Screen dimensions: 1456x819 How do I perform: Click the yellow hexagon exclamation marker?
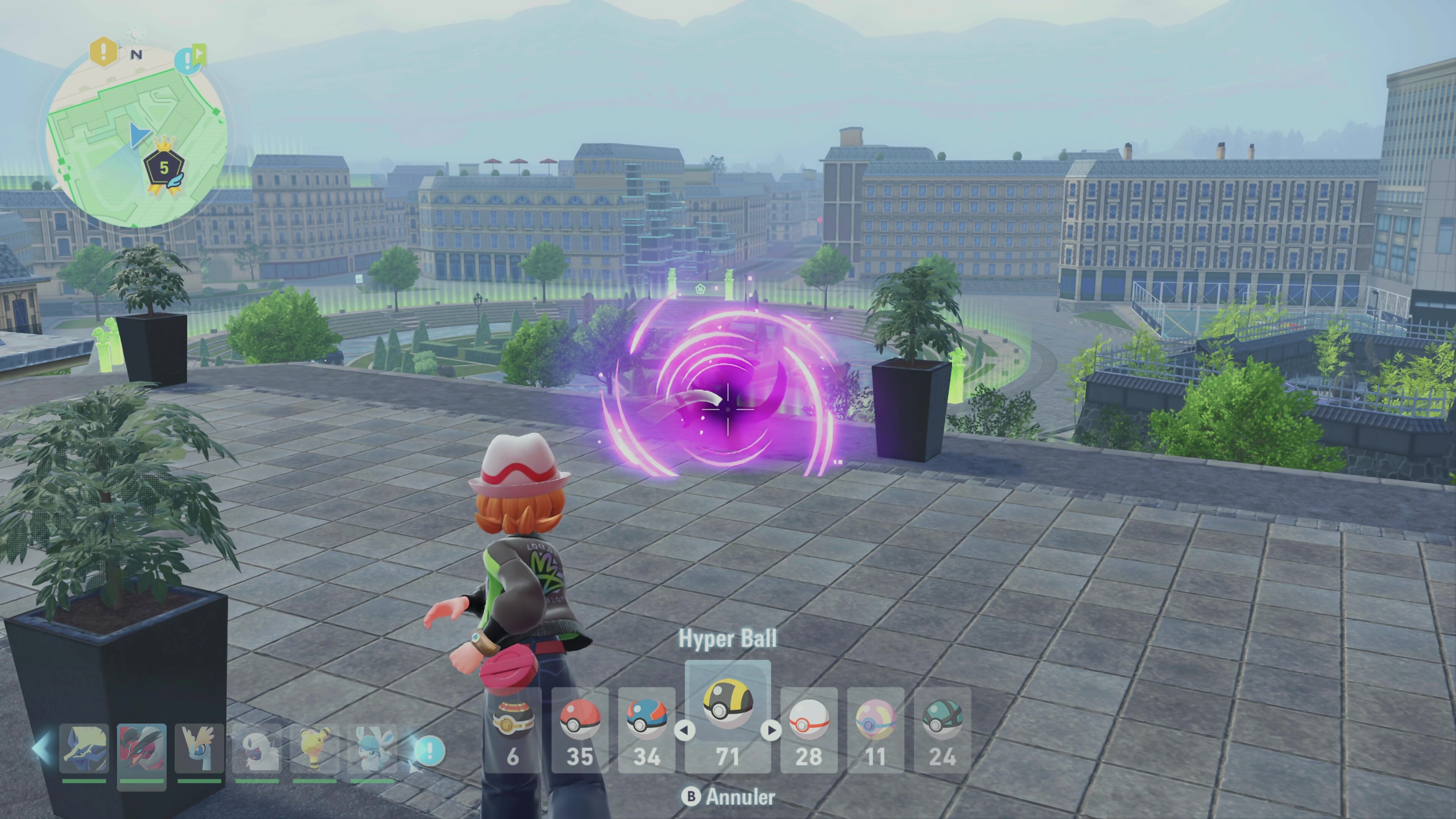point(104,52)
